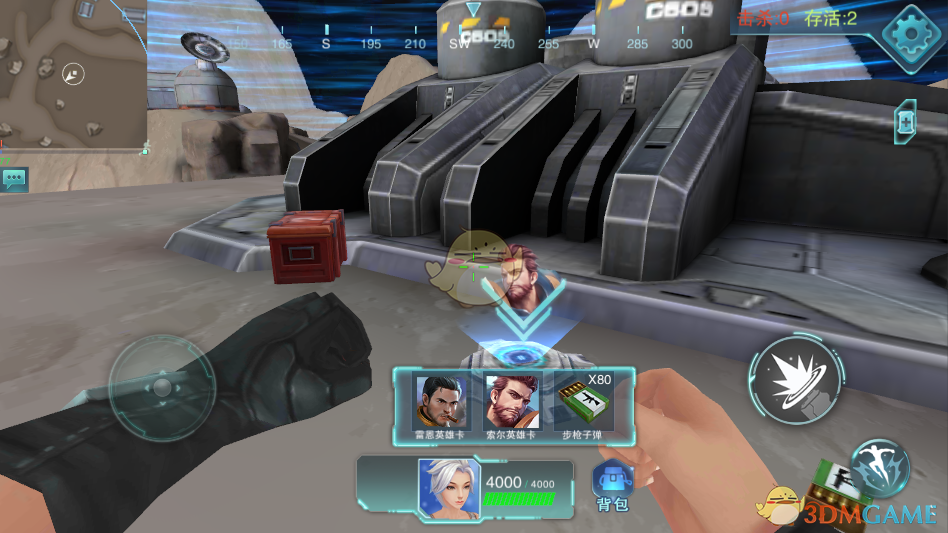Image resolution: width=948 pixels, height=533 pixels.
Task: Open the 背包 backpack
Action: coord(611,485)
